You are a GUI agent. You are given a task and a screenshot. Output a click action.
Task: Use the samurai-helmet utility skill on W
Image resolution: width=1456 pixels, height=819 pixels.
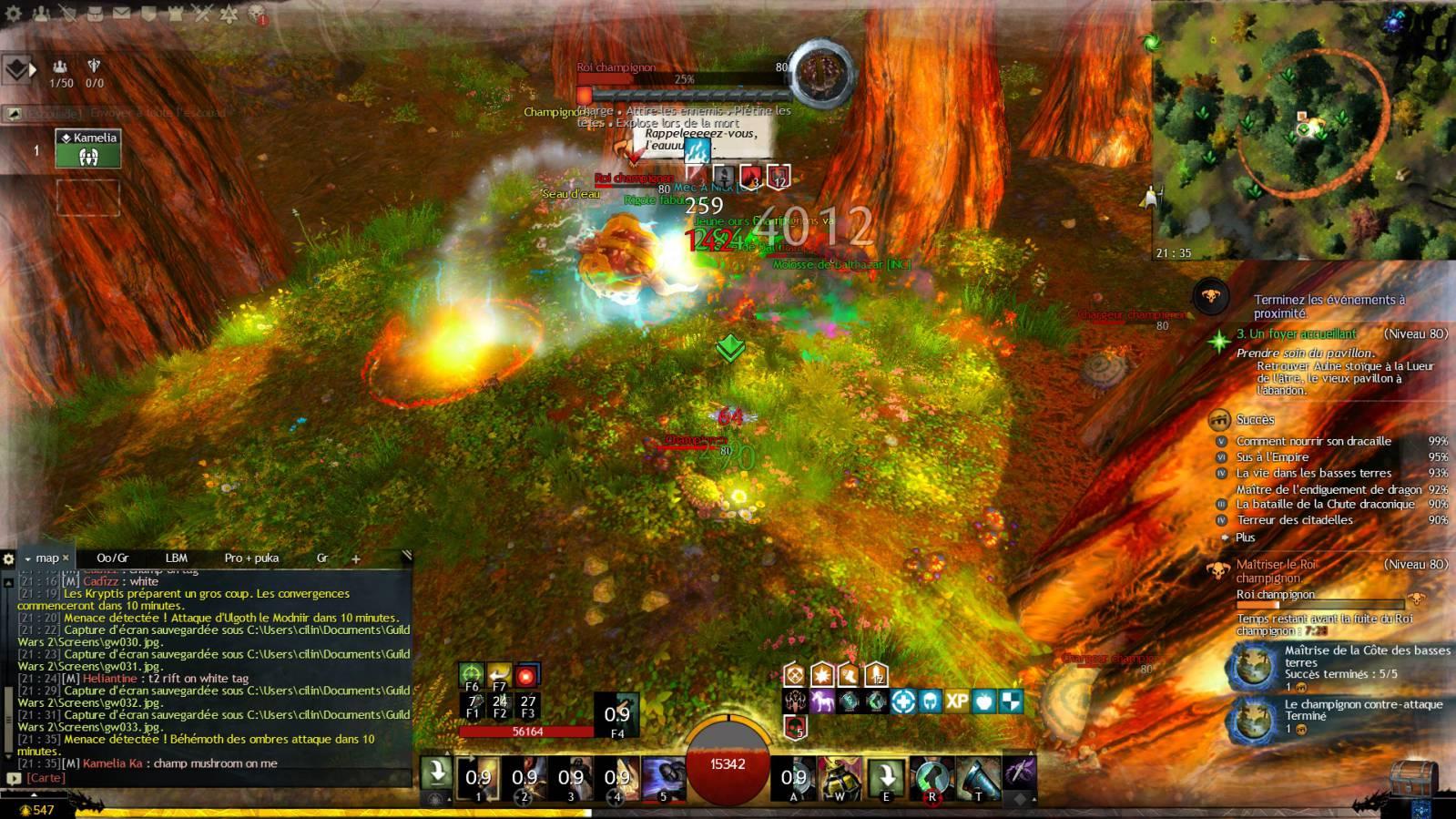tap(840, 779)
